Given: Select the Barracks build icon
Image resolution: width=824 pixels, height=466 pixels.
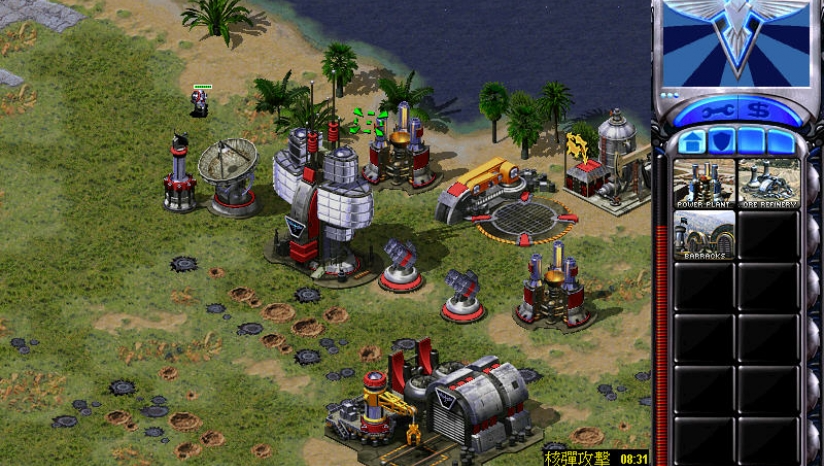Looking at the screenshot, I should click(x=704, y=235).
